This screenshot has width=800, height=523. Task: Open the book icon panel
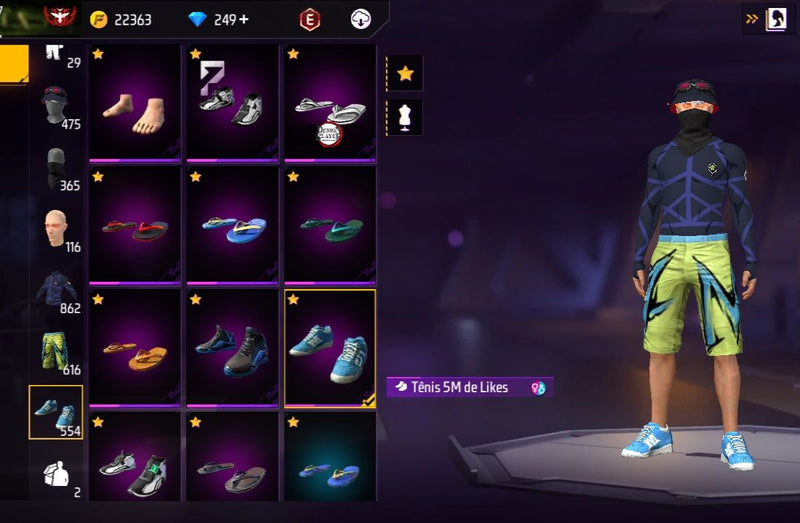776,18
